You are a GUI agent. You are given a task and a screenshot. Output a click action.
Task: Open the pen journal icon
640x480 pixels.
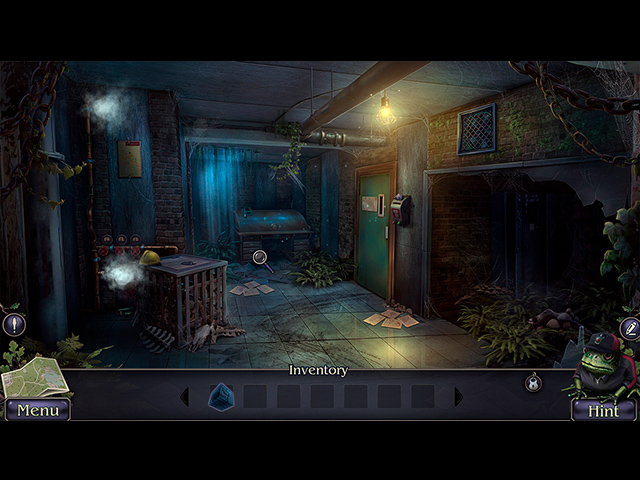click(629, 328)
